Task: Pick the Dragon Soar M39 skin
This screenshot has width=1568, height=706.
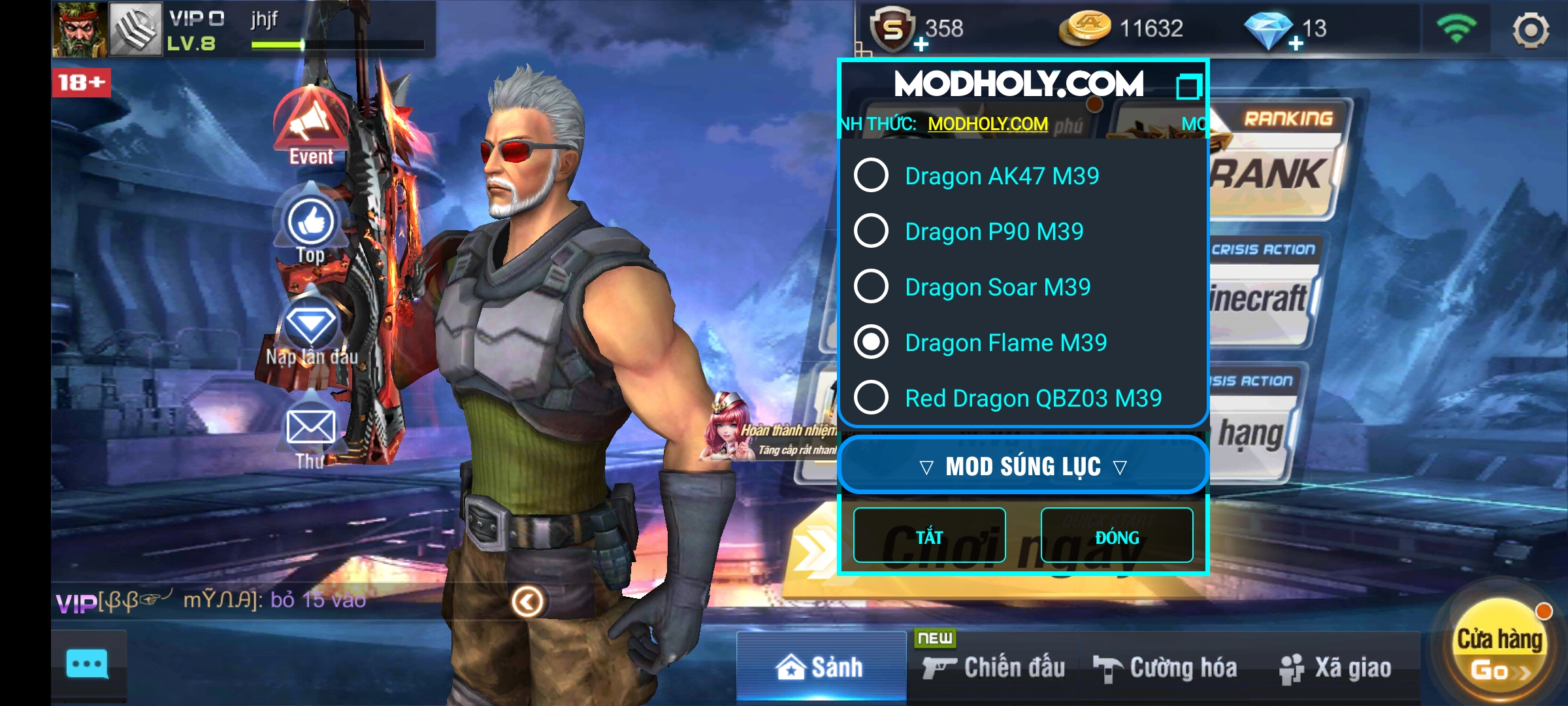Action: coord(872,286)
